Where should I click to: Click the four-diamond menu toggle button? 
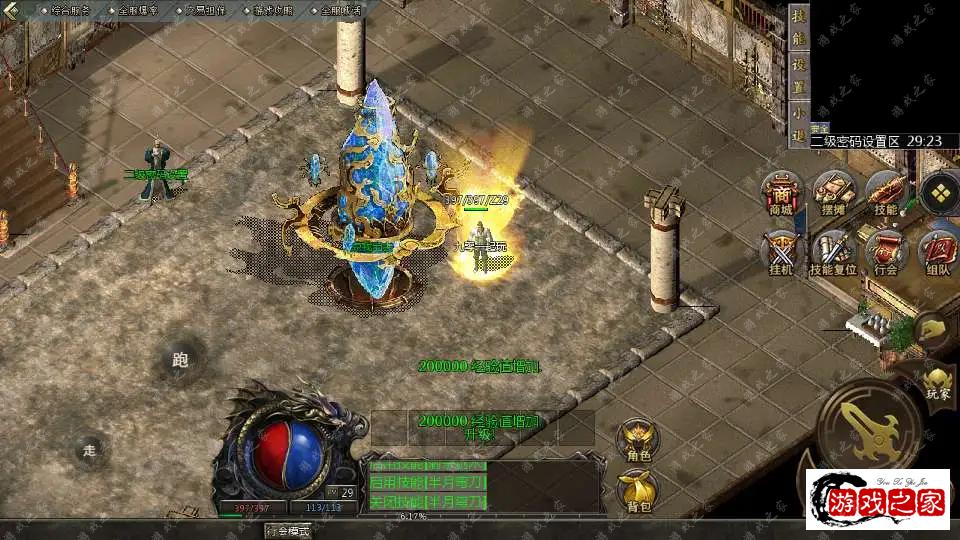pyautogui.click(x=940, y=194)
